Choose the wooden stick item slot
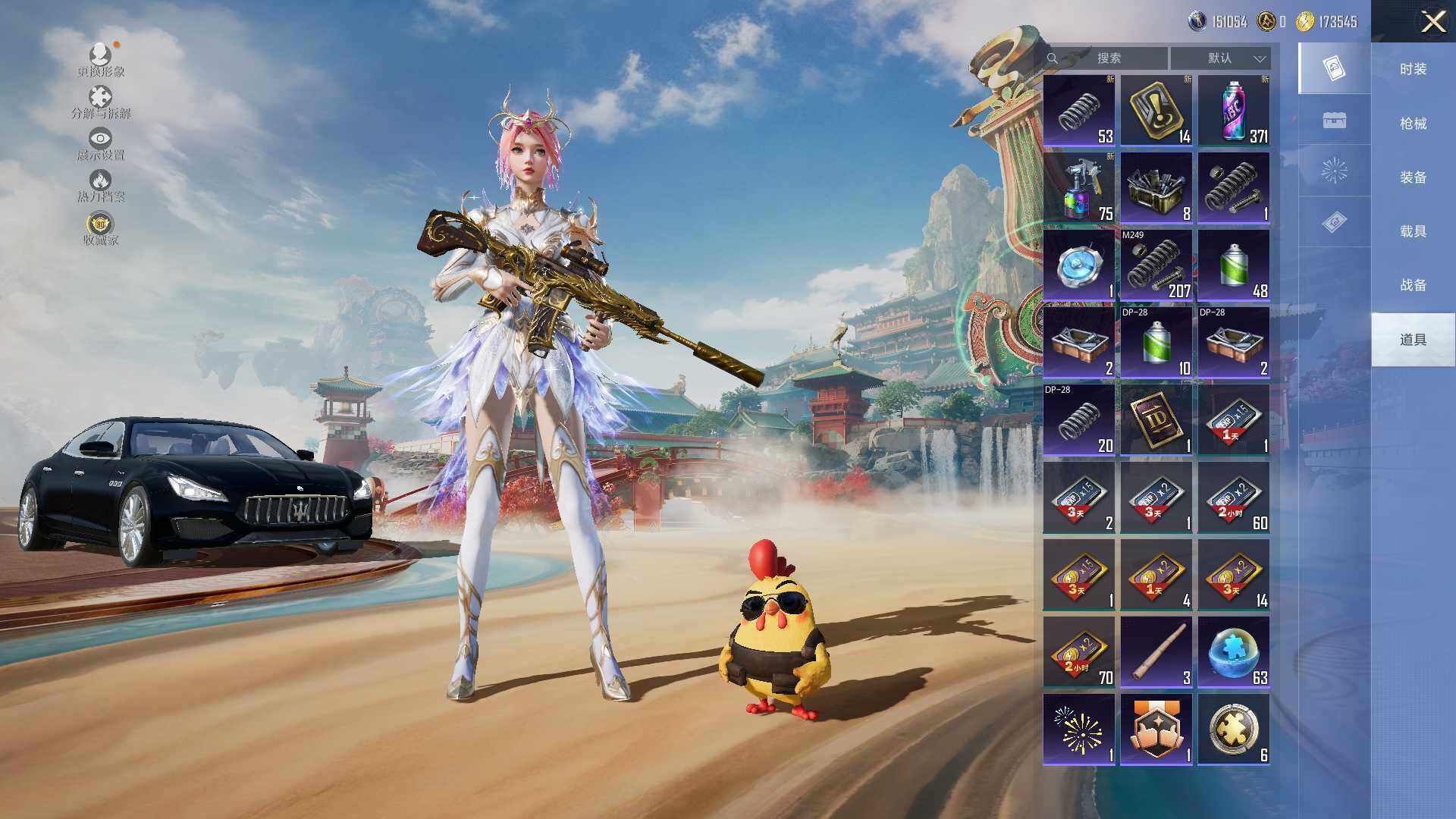The width and height of the screenshot is (1456, 819). [x=1156, y=651]
